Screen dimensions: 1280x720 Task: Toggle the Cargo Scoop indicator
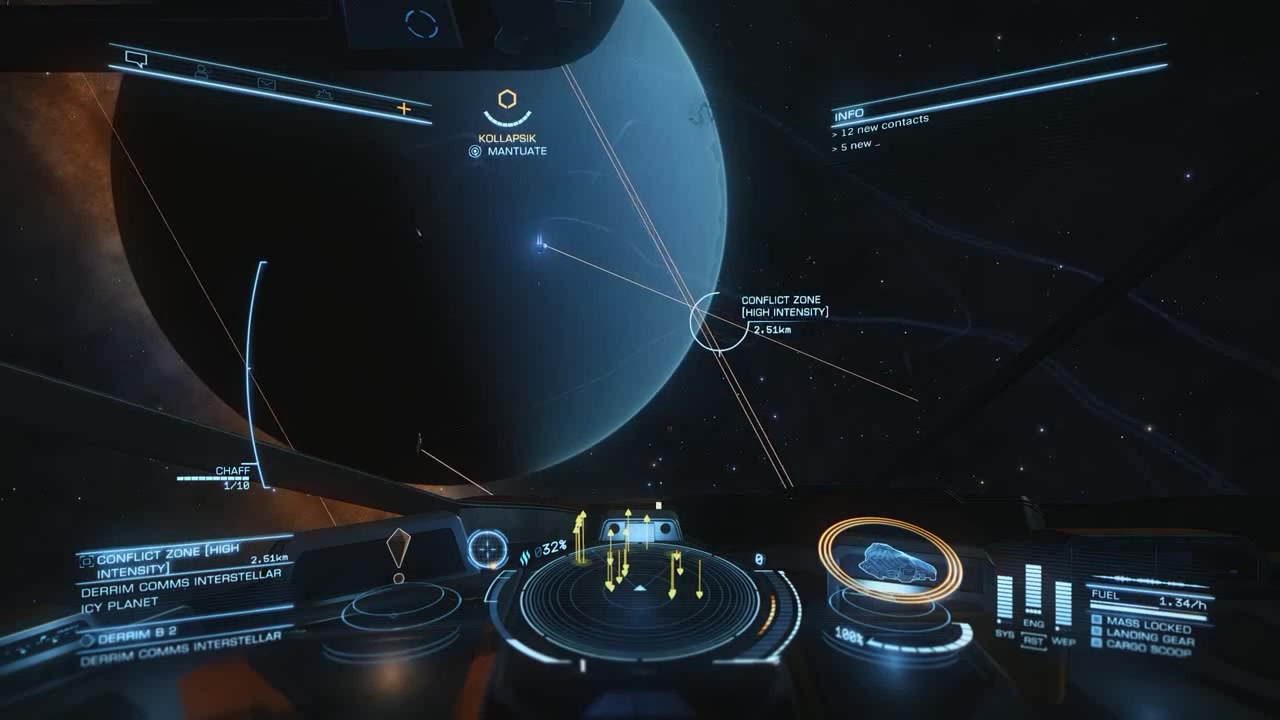pos(1148,648)
